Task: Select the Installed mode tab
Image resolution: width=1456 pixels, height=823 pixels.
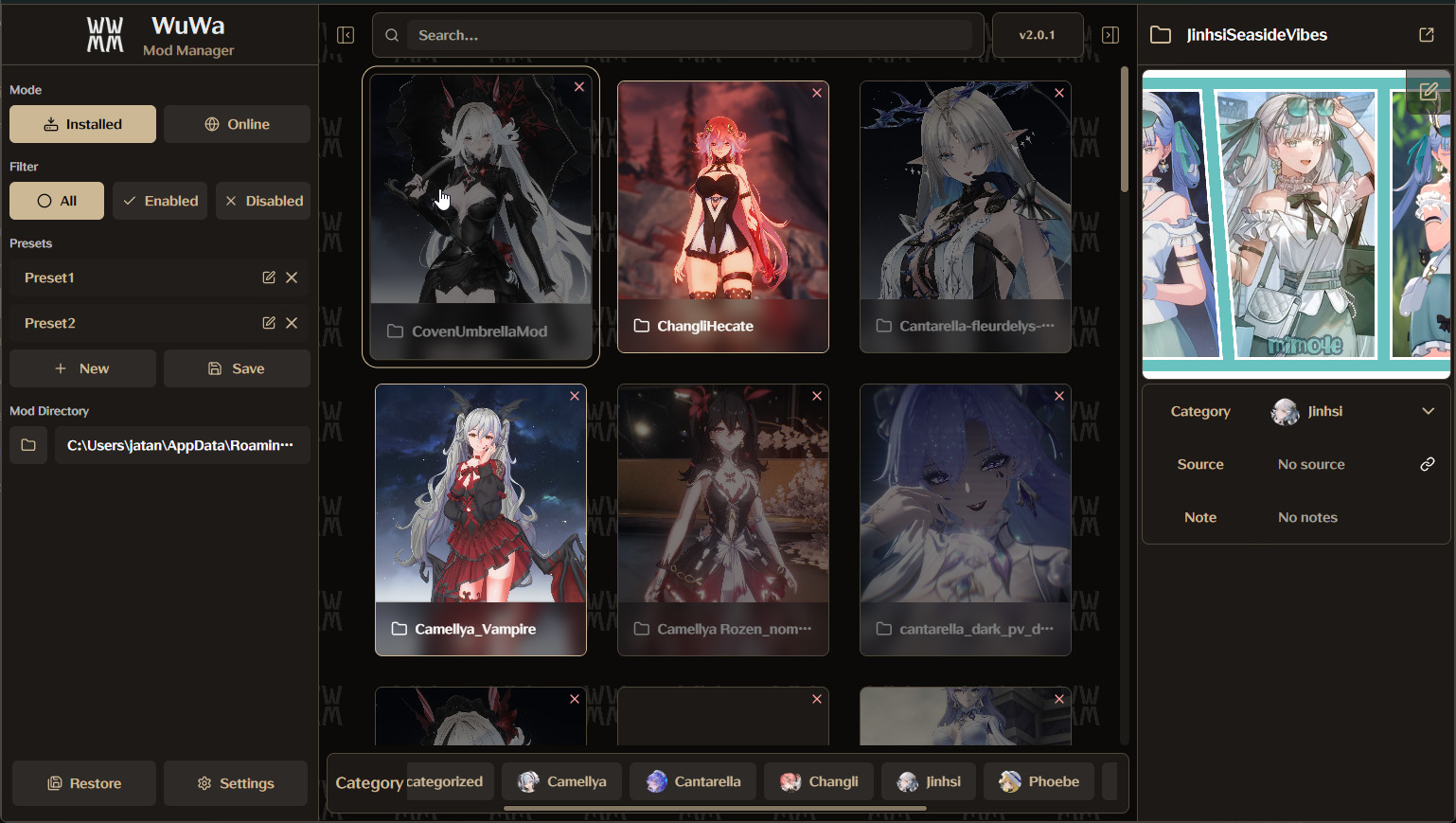Action: point(82,123)
